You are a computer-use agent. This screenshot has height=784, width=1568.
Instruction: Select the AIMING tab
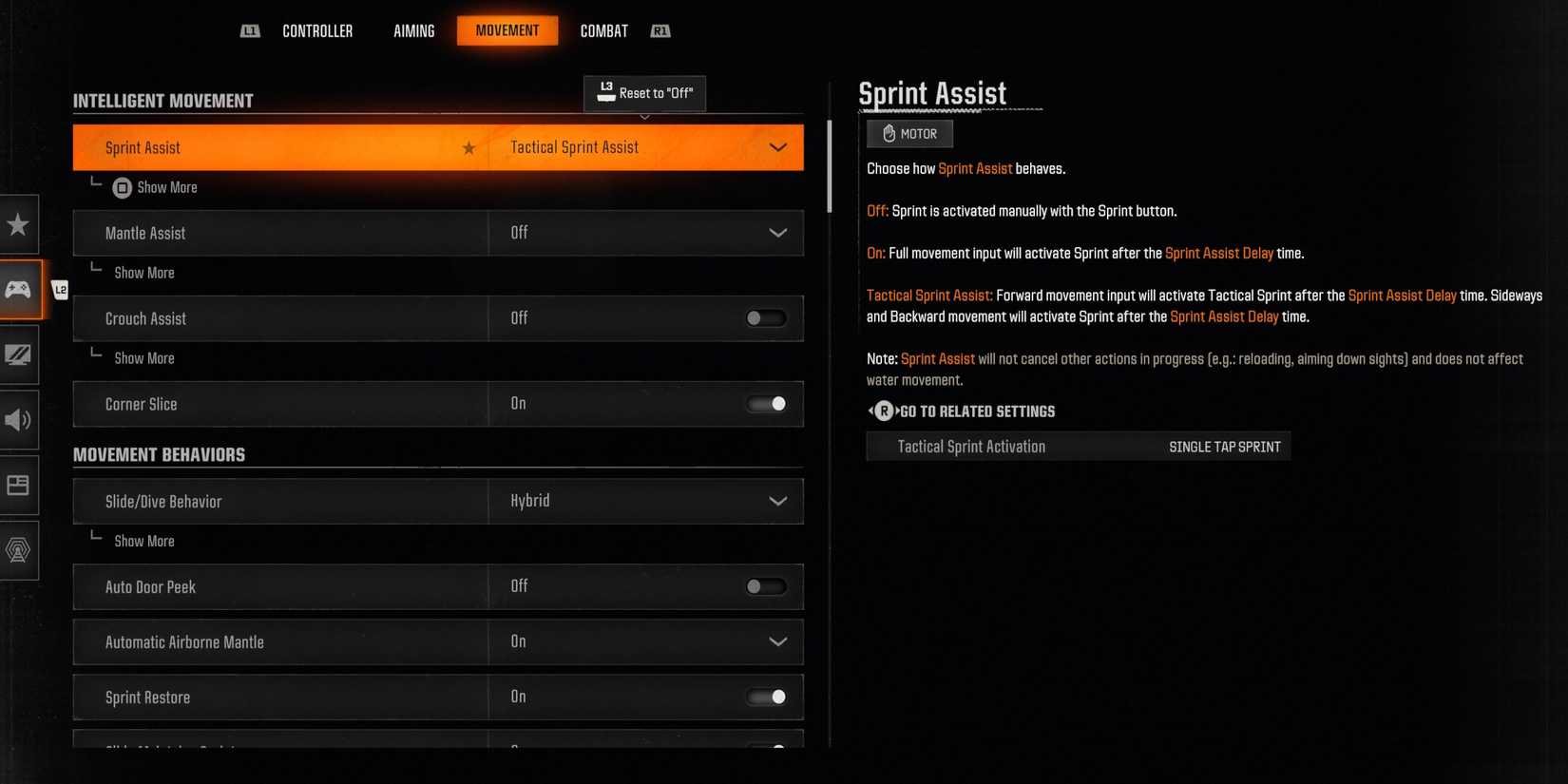tap(413, 29)
